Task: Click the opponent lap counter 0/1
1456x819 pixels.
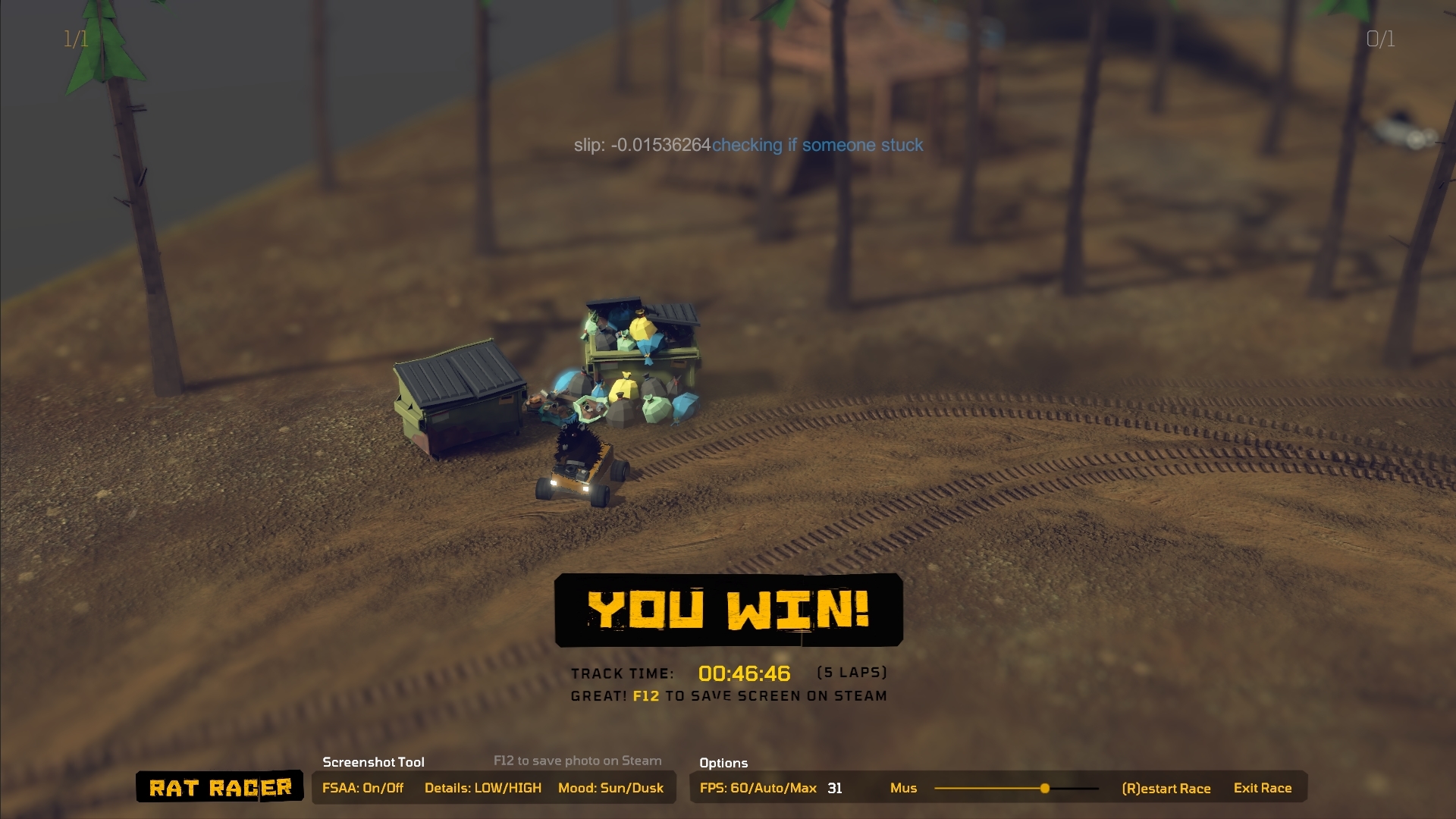Action: 1380,39
